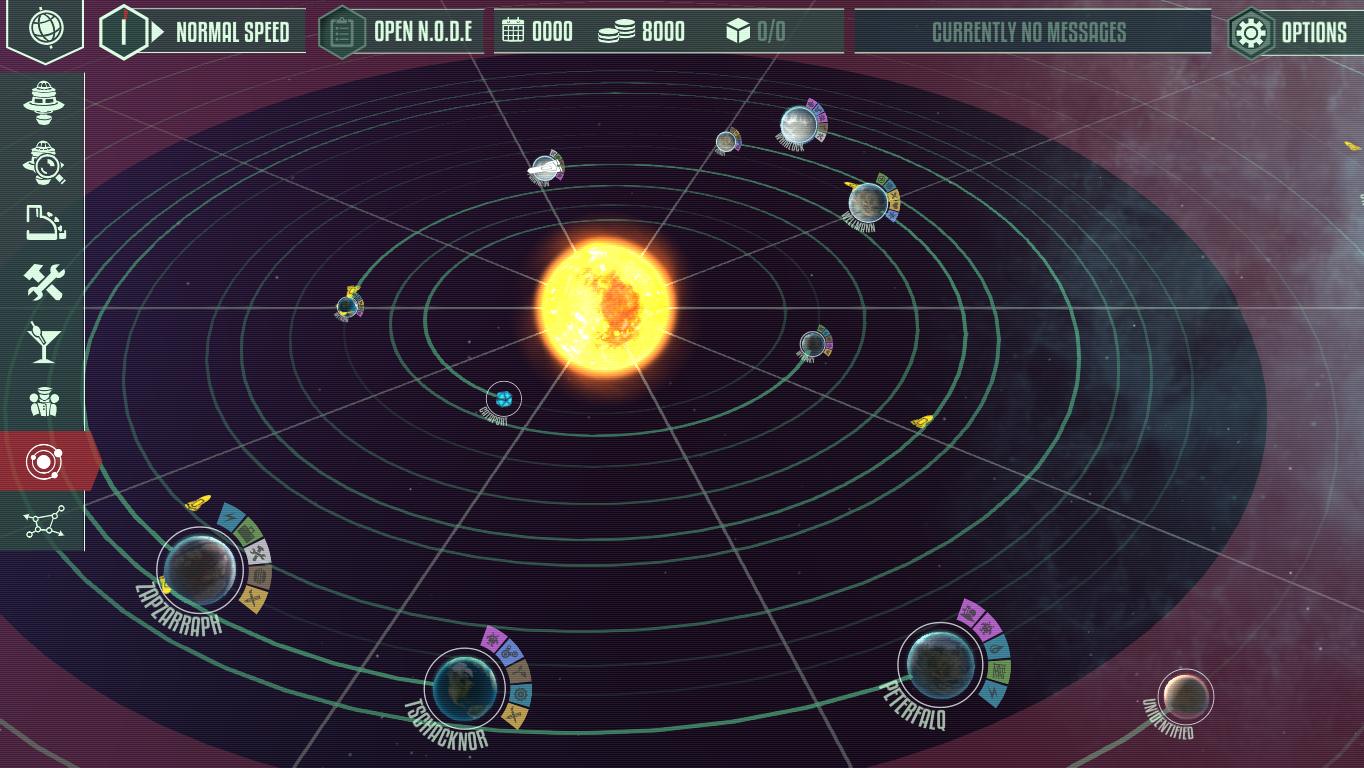Click the globe icon in the top-left corner
This screenshot has width=1364, height=768.
pyautogui.click(x=44, y=28)
